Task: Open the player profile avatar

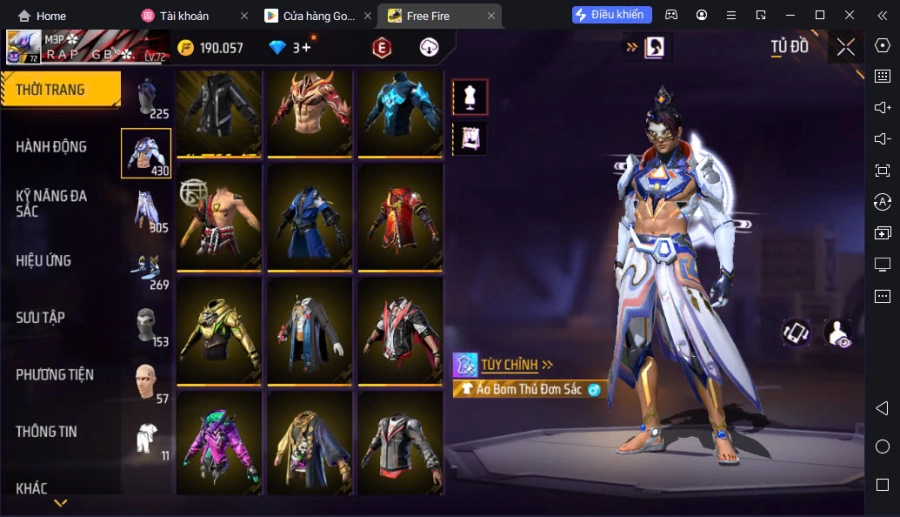Action: (23, 47)
